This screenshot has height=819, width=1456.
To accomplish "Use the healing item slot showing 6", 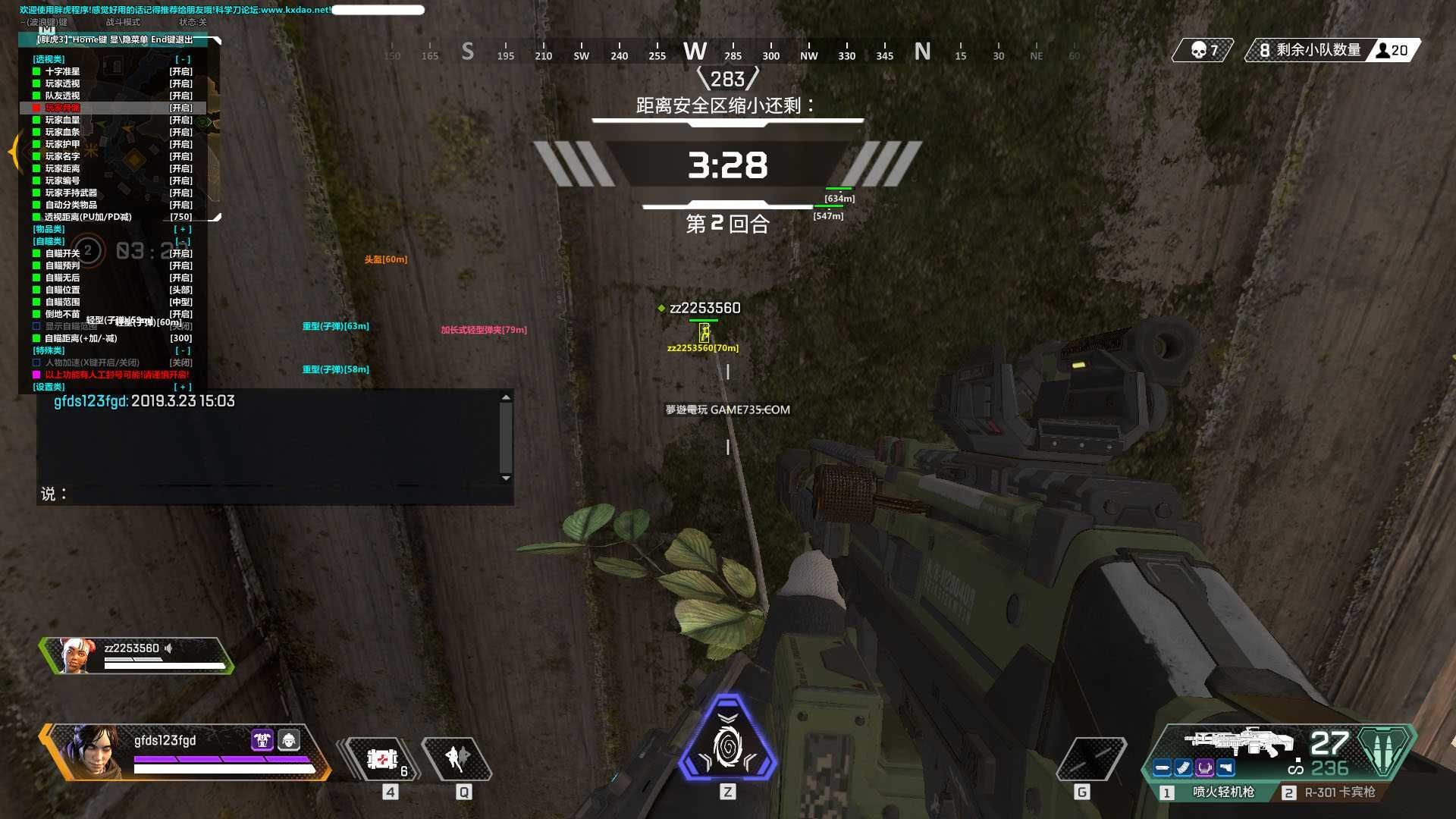I will point(383,758).
